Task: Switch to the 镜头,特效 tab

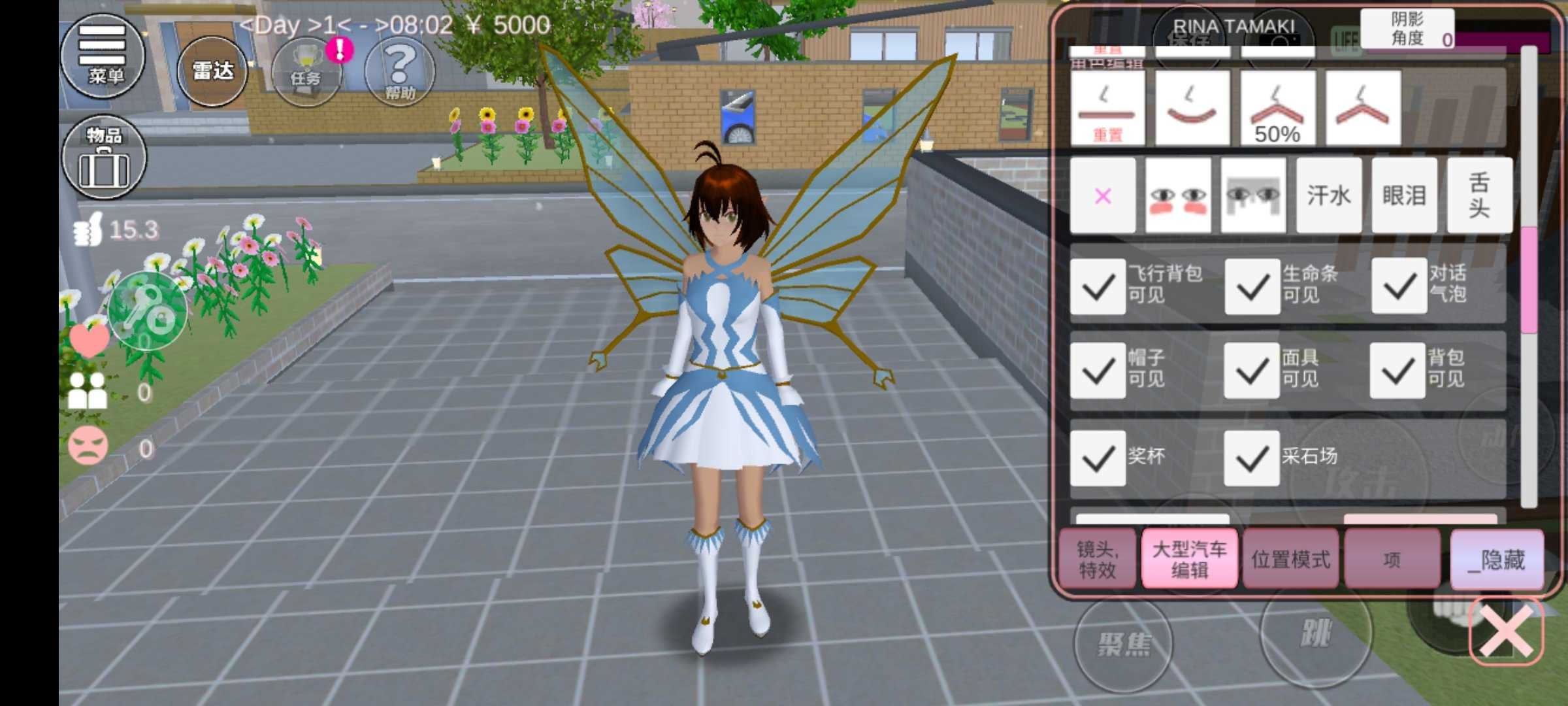Action: (1098, 560)
